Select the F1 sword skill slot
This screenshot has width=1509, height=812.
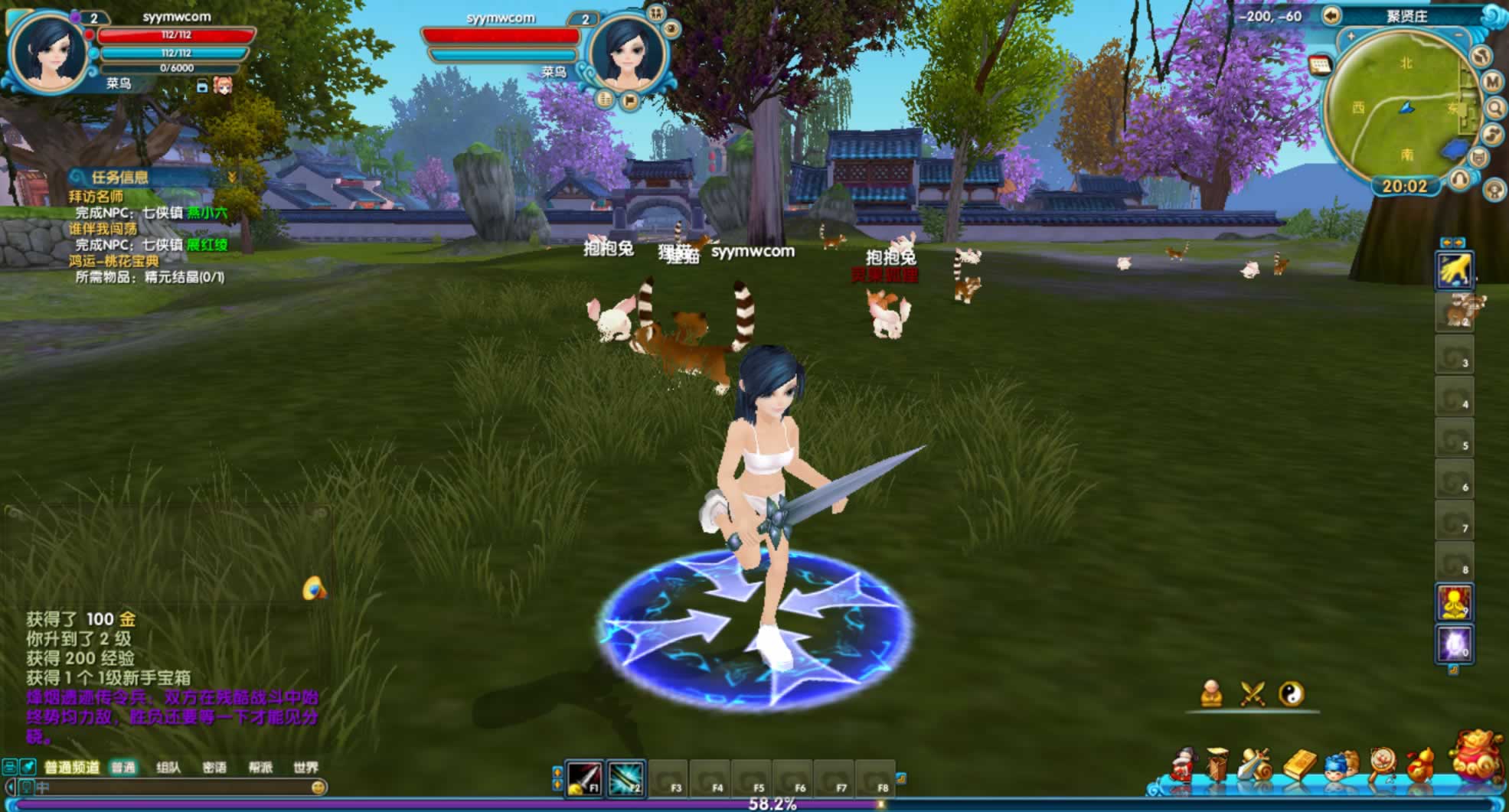(x=584, y=779)
